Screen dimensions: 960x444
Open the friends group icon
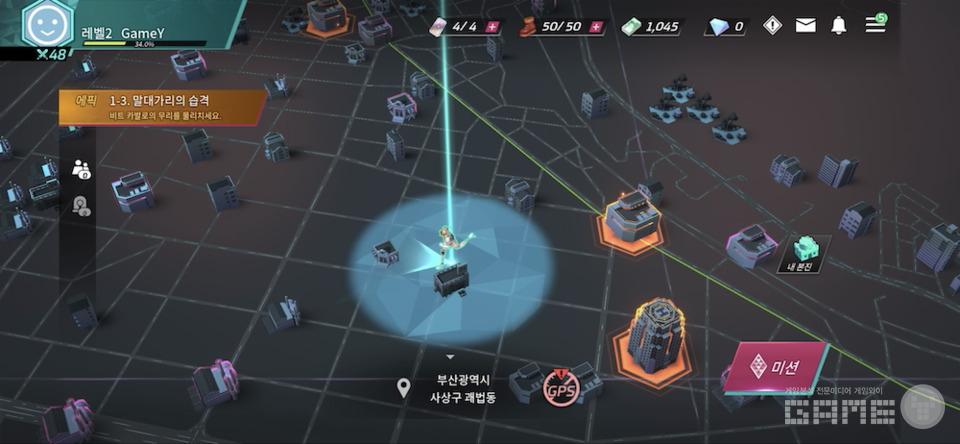coord(82,169)
